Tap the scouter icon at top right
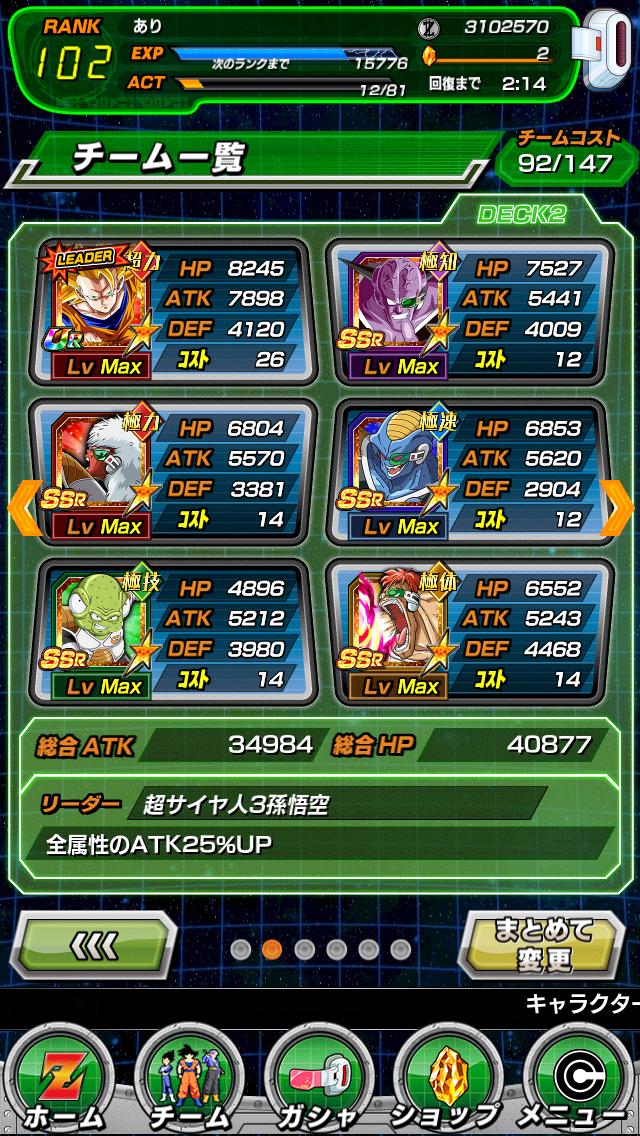This screenshot has width=640, height=1136. click(x=603, y=56)
